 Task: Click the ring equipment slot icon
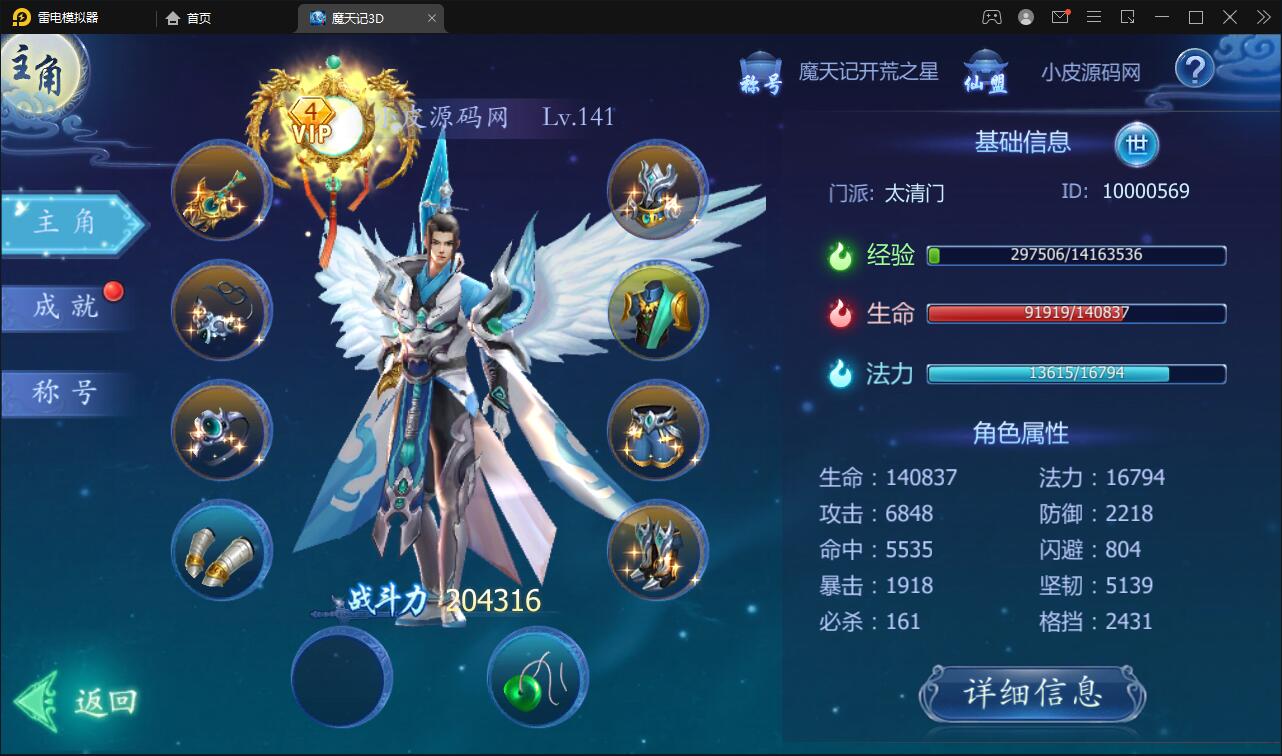pyautogui.click(x=220, y=430)
